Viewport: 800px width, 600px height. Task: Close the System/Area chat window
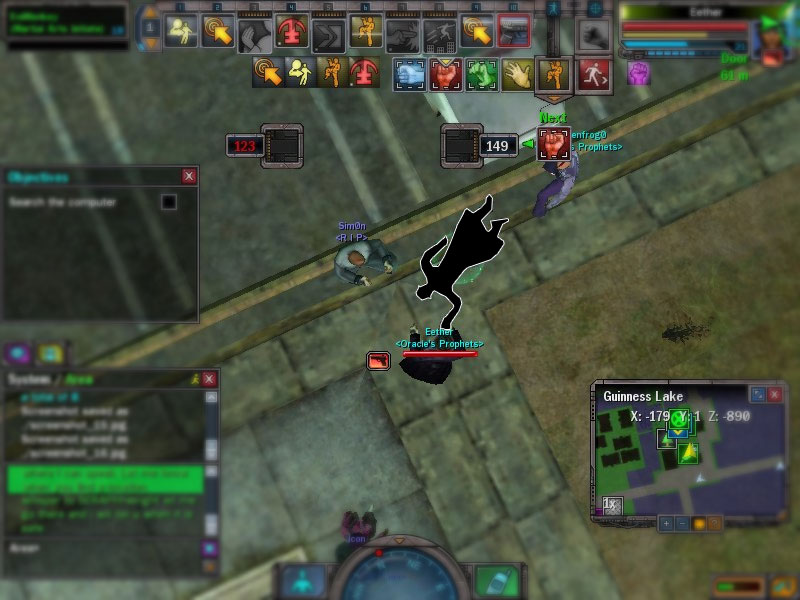point(209,379)
